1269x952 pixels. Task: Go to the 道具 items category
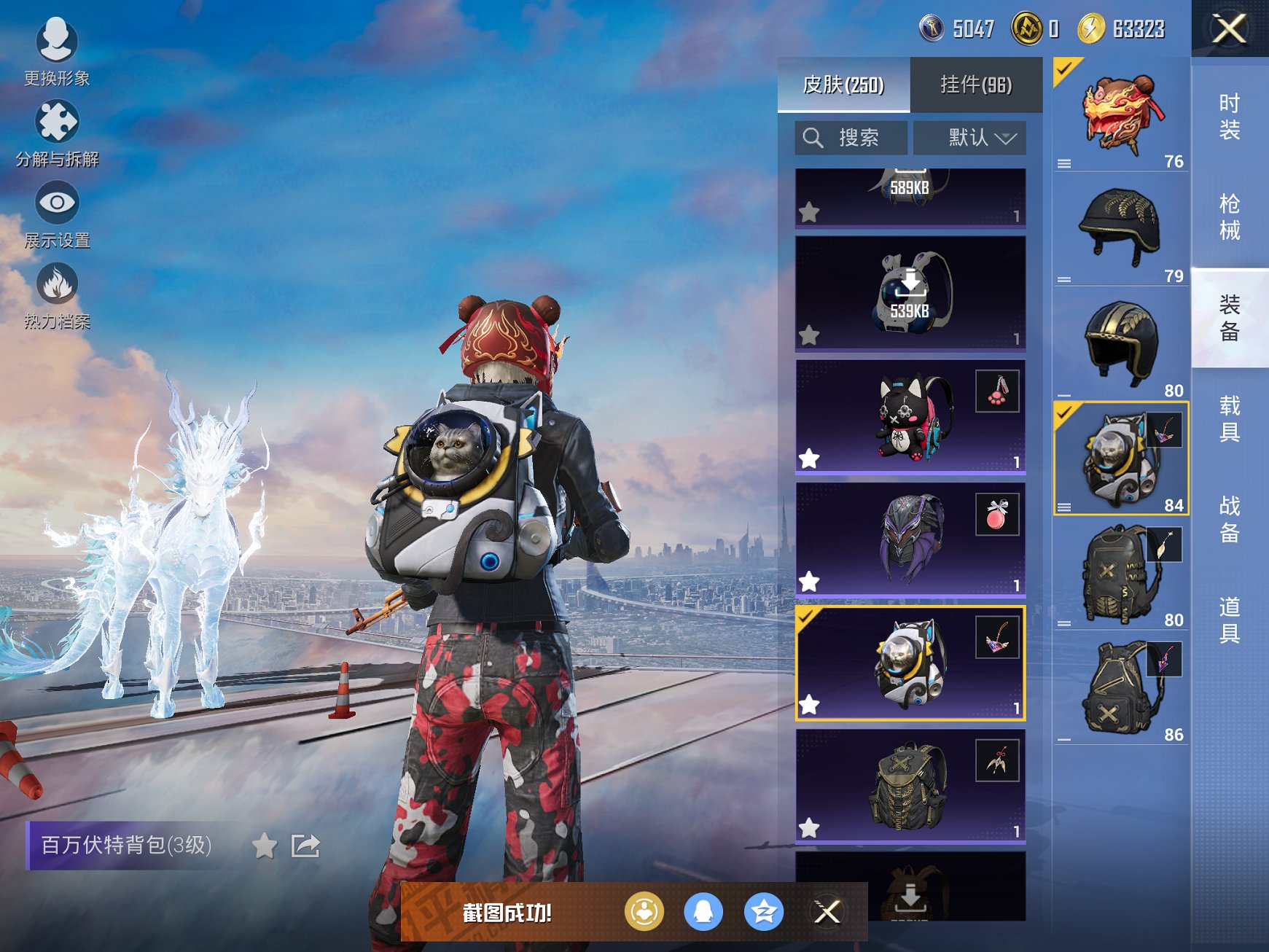(x=1229, y=620)
